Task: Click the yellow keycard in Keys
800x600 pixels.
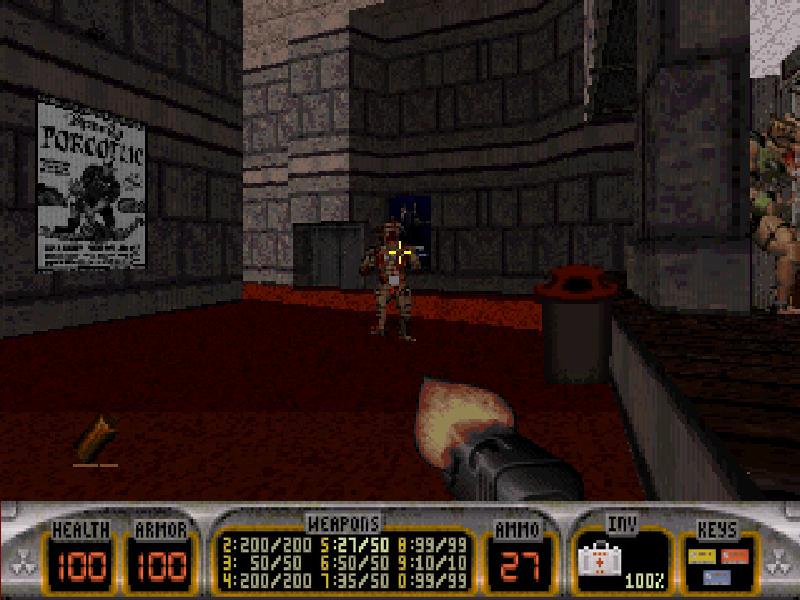Action: click(703, 554)
